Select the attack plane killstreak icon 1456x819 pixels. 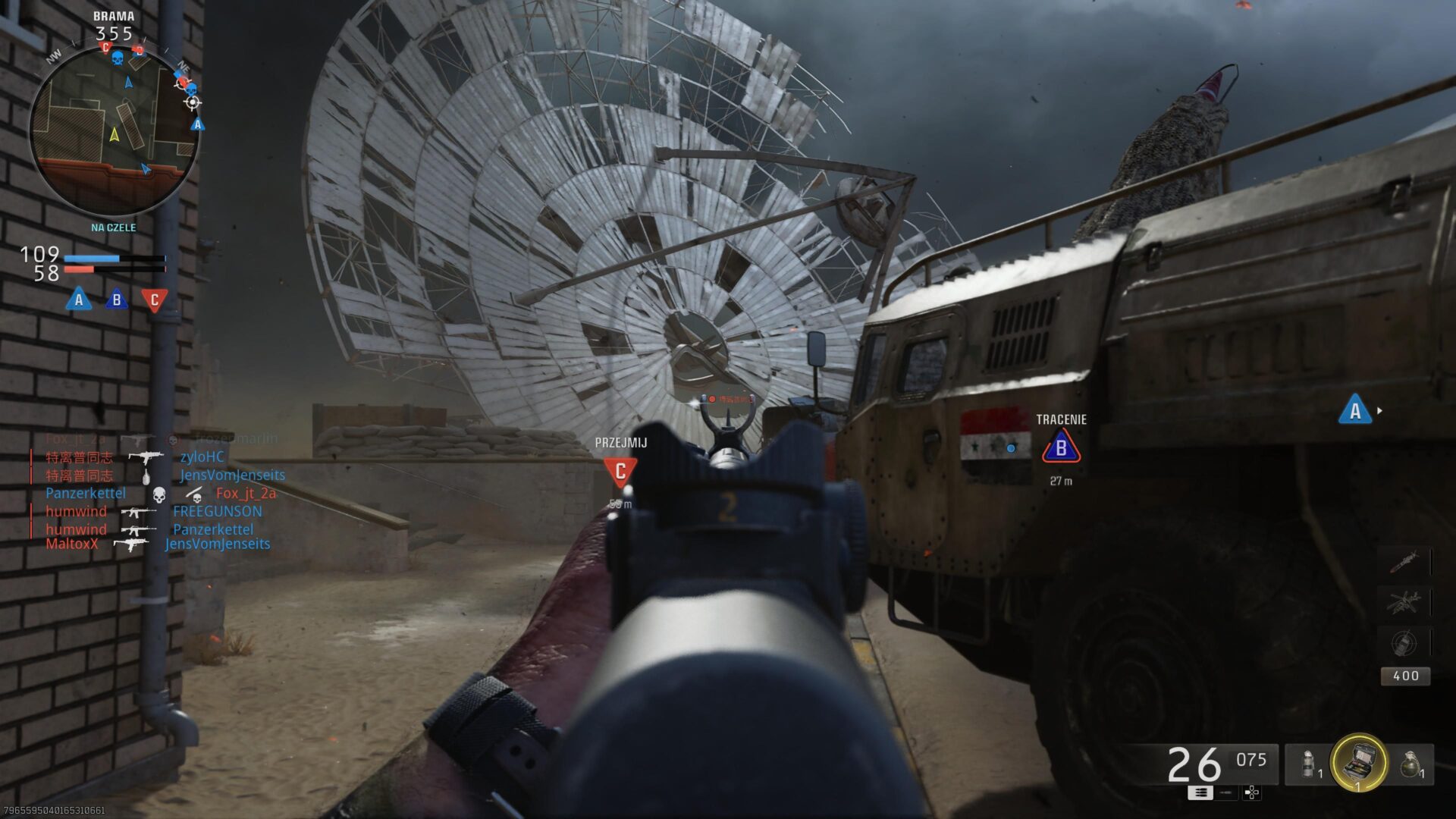coord(1403,601)
